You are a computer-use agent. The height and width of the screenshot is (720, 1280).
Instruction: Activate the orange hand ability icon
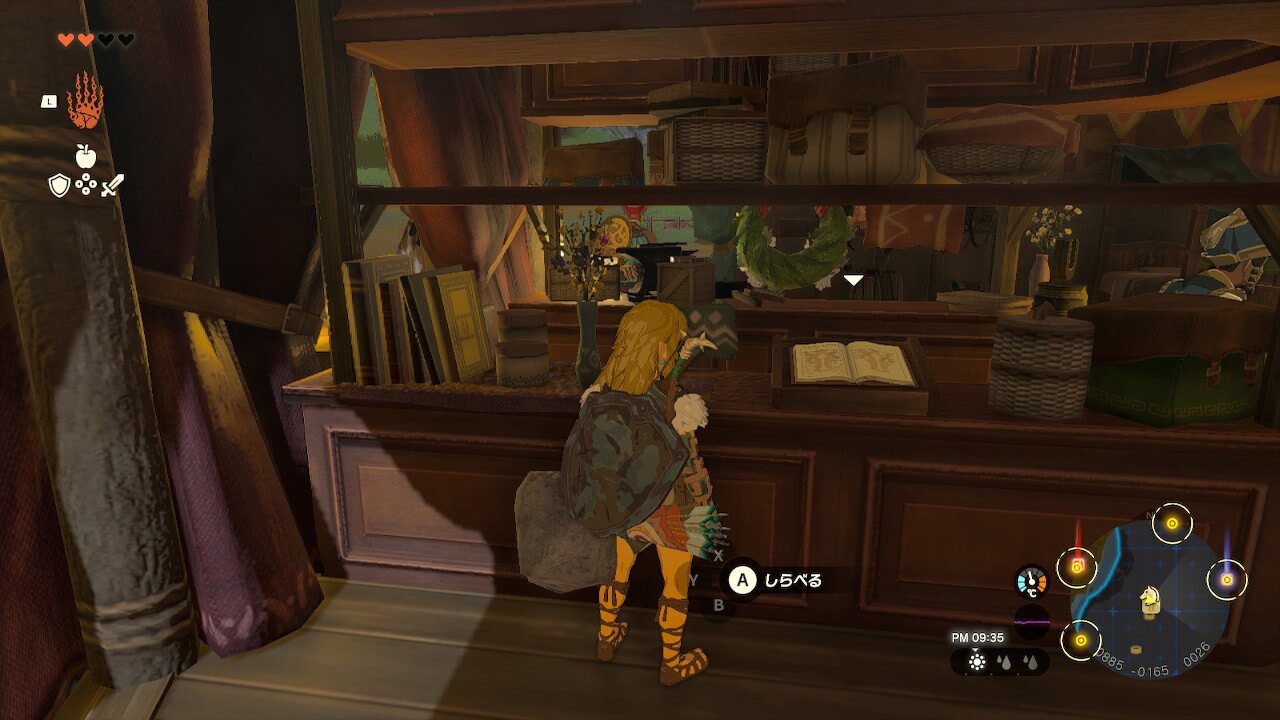point(85,100)
